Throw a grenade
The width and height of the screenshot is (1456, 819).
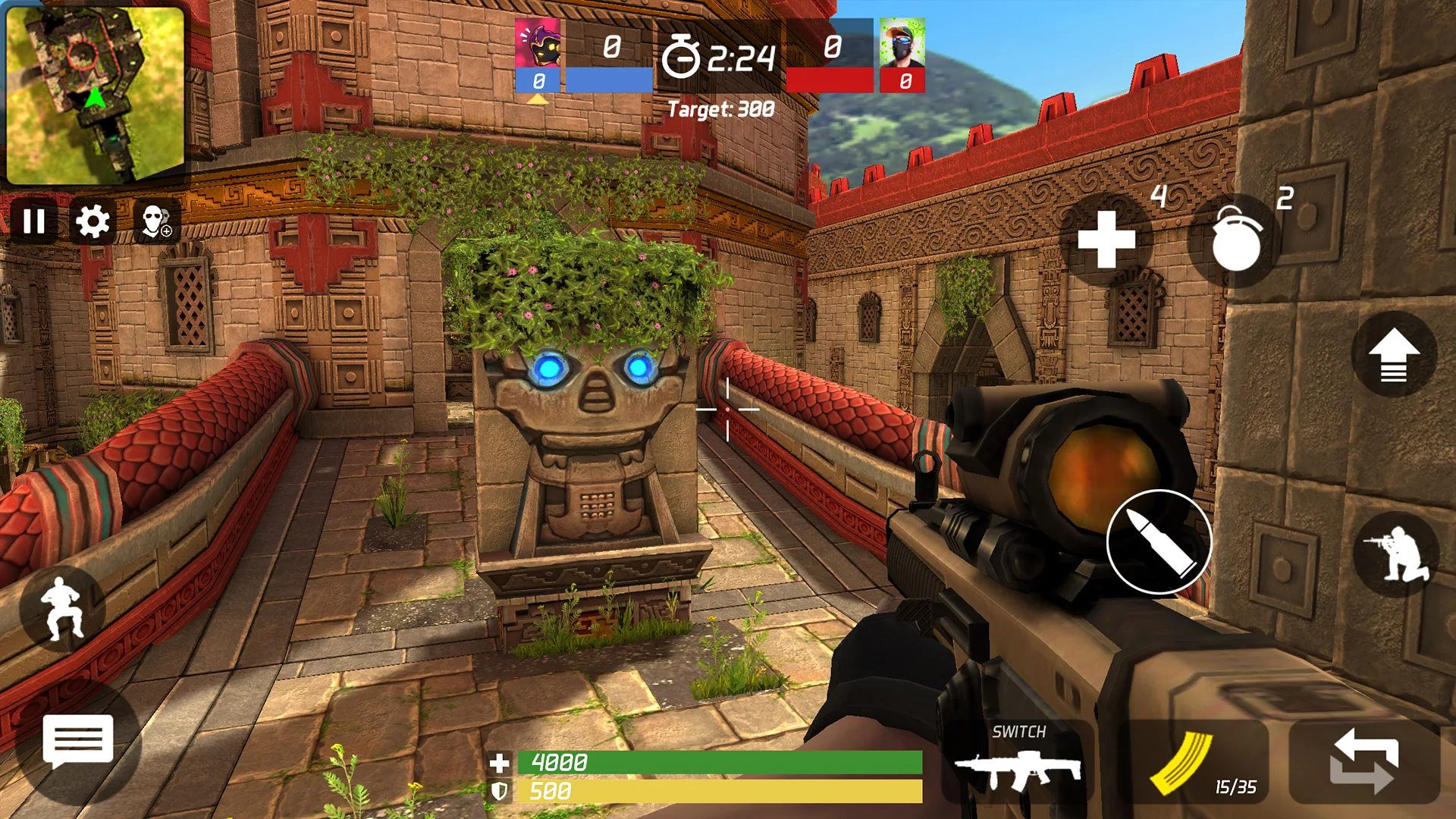[x=1235, y=241]
